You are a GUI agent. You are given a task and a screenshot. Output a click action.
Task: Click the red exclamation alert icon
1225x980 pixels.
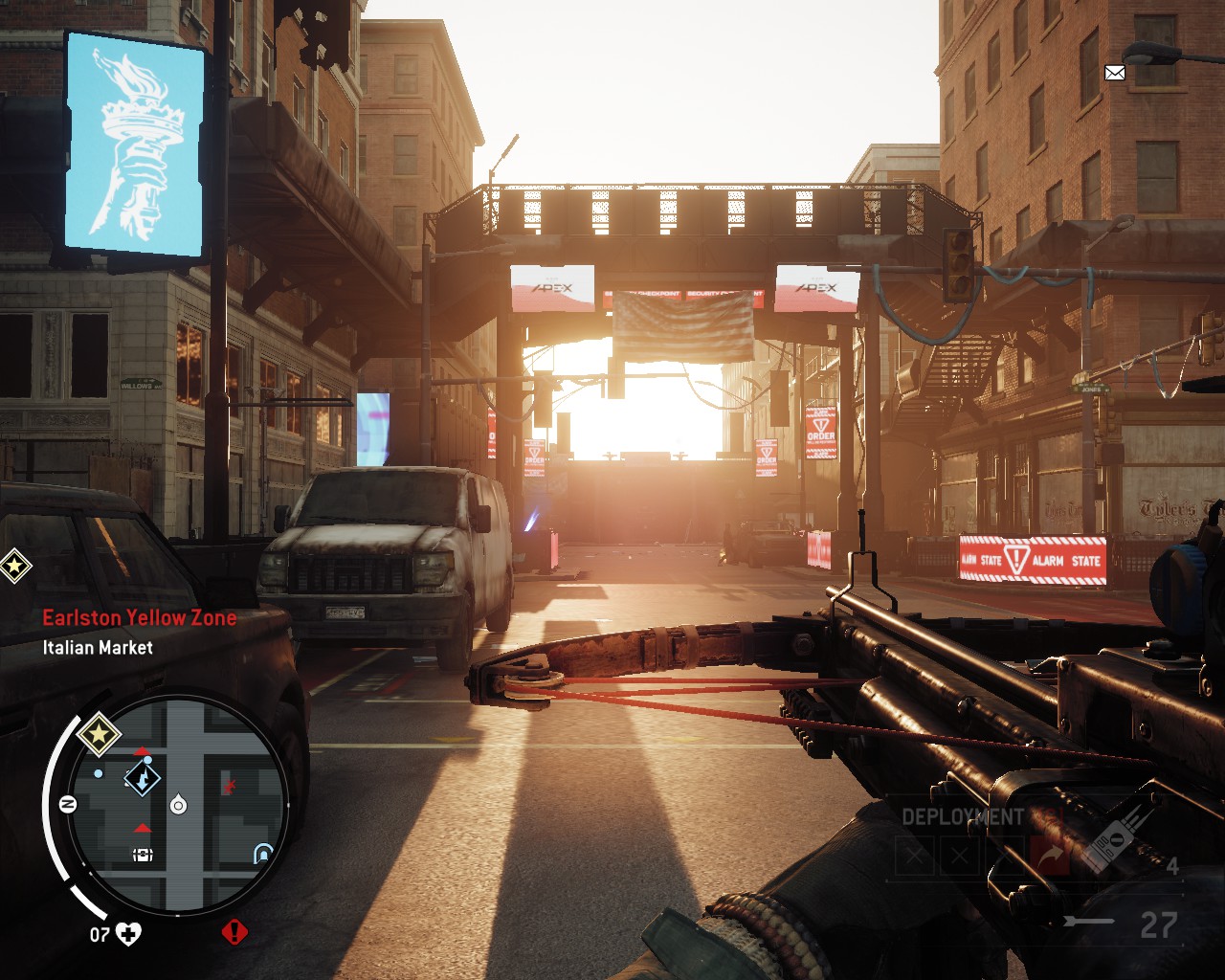click(234, 931)
